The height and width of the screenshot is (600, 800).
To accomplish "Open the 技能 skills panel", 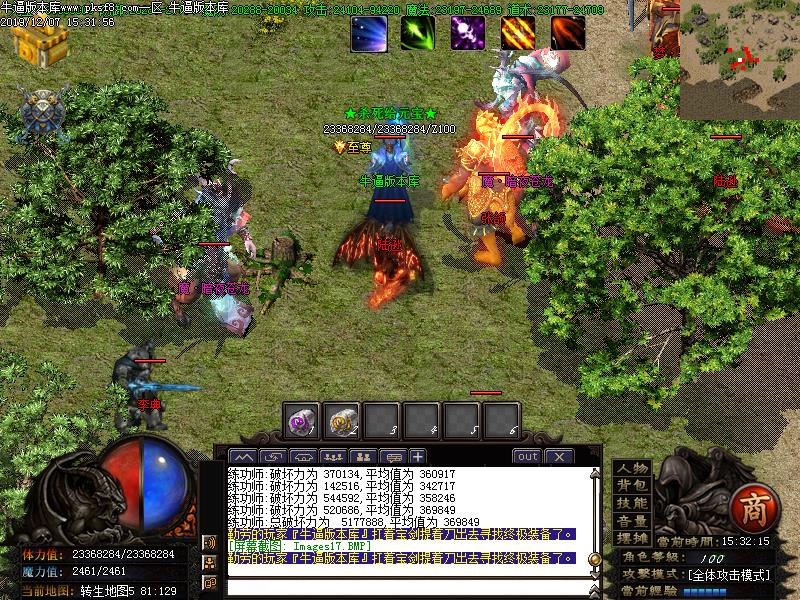I will (632, 503).
